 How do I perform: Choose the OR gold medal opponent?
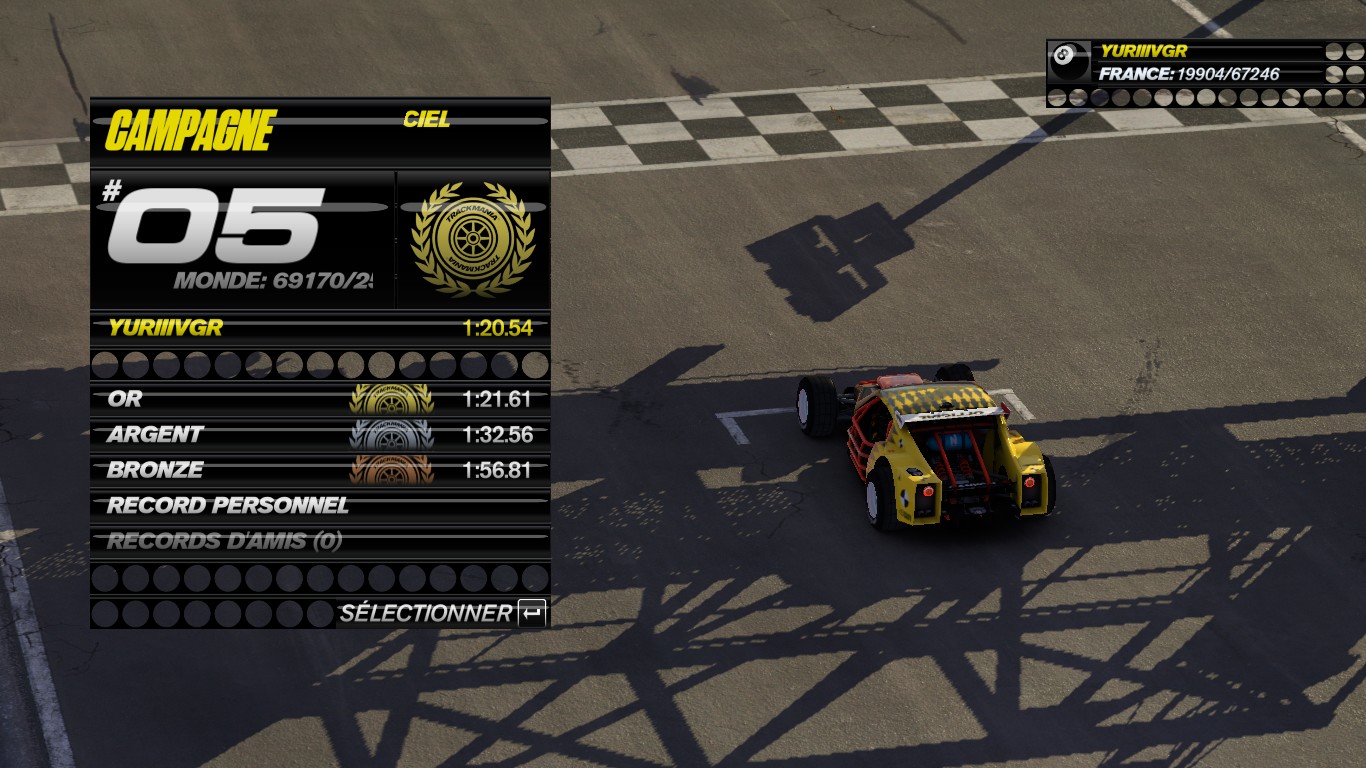(x=320, y=399)
